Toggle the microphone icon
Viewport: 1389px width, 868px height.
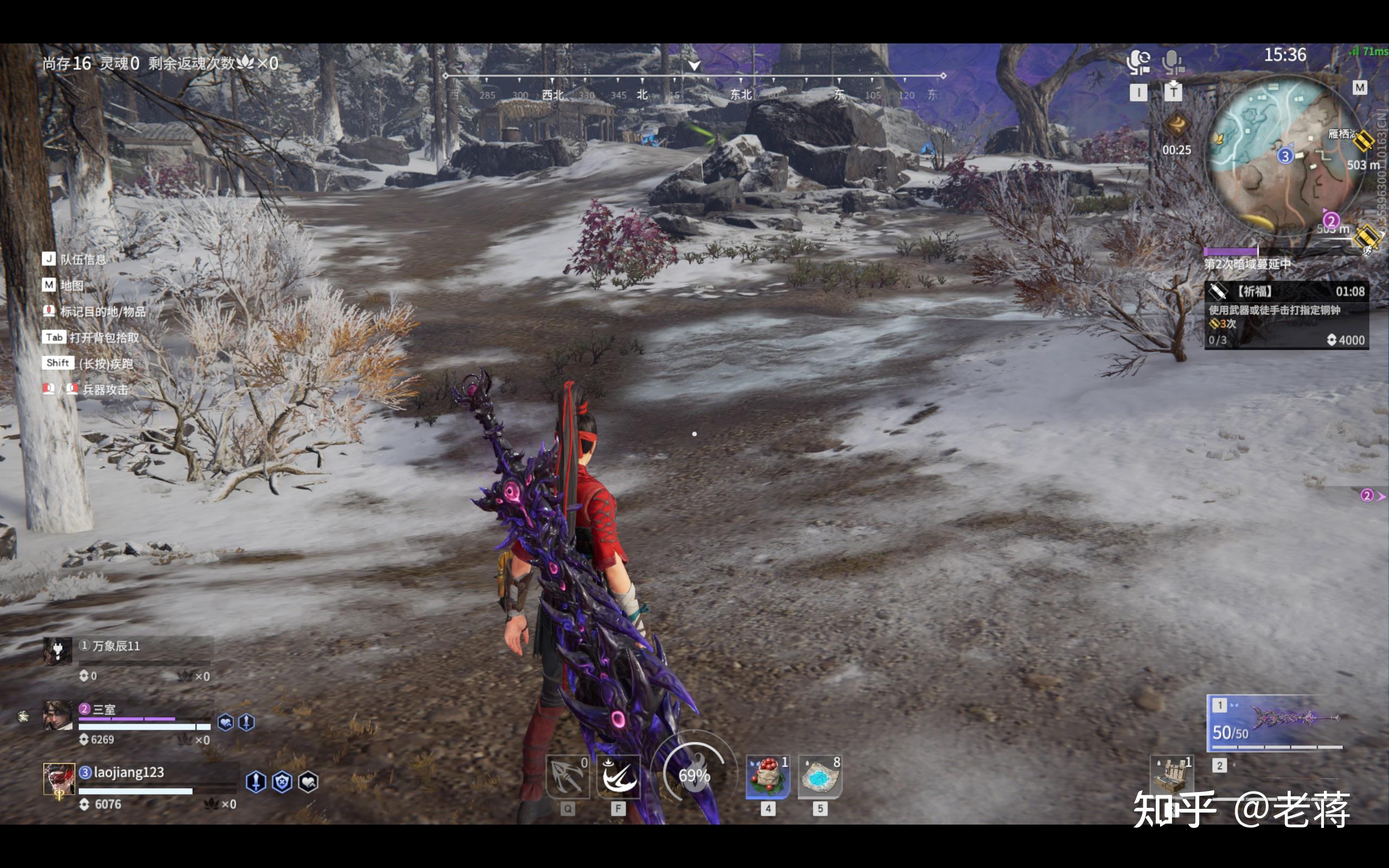click(x=1172, y=62)
